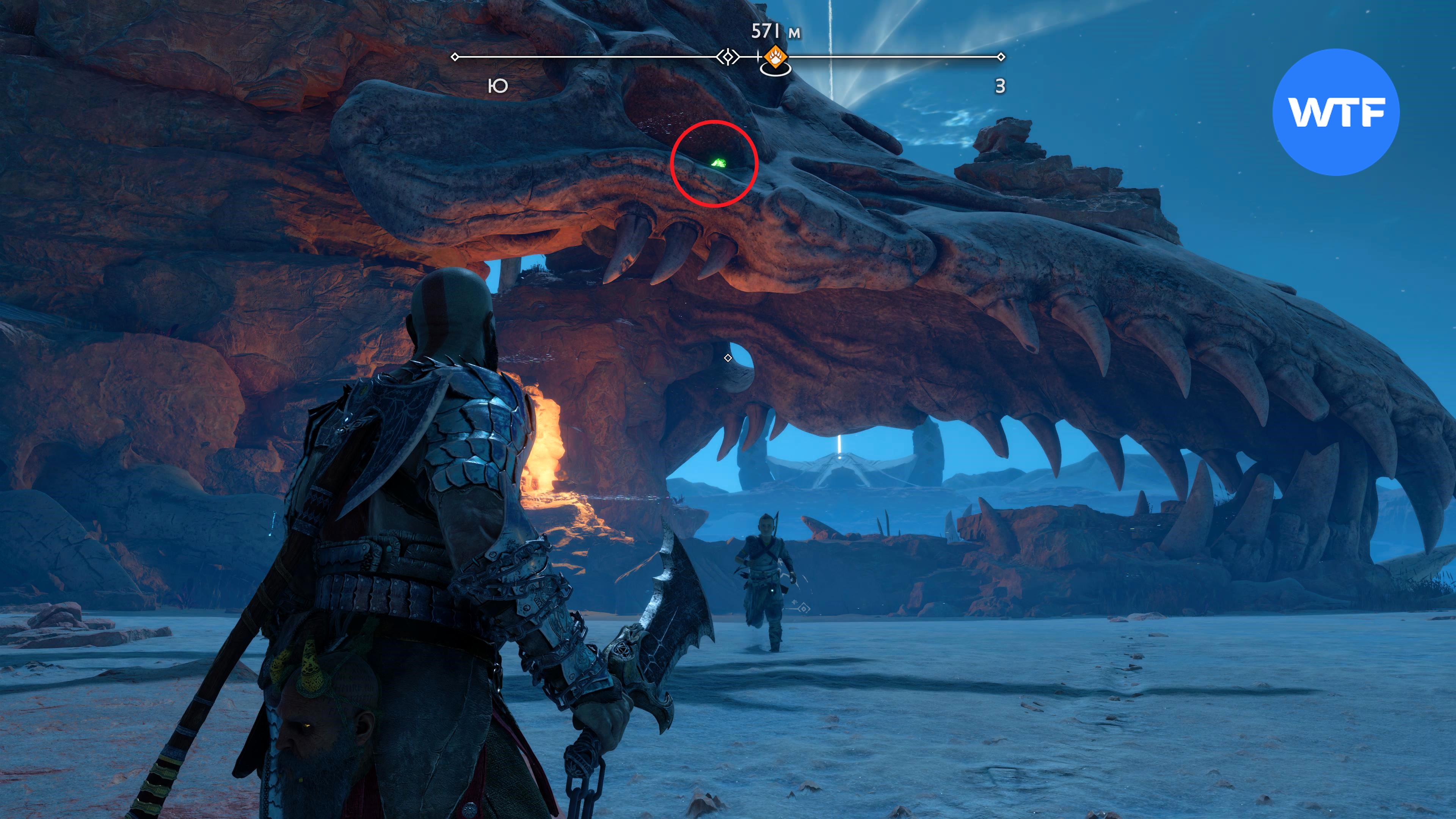The width and height of the screenshot is (1456, 819).
Task: Click the blue WTF logo badge
Action: tap(1336, 113)
